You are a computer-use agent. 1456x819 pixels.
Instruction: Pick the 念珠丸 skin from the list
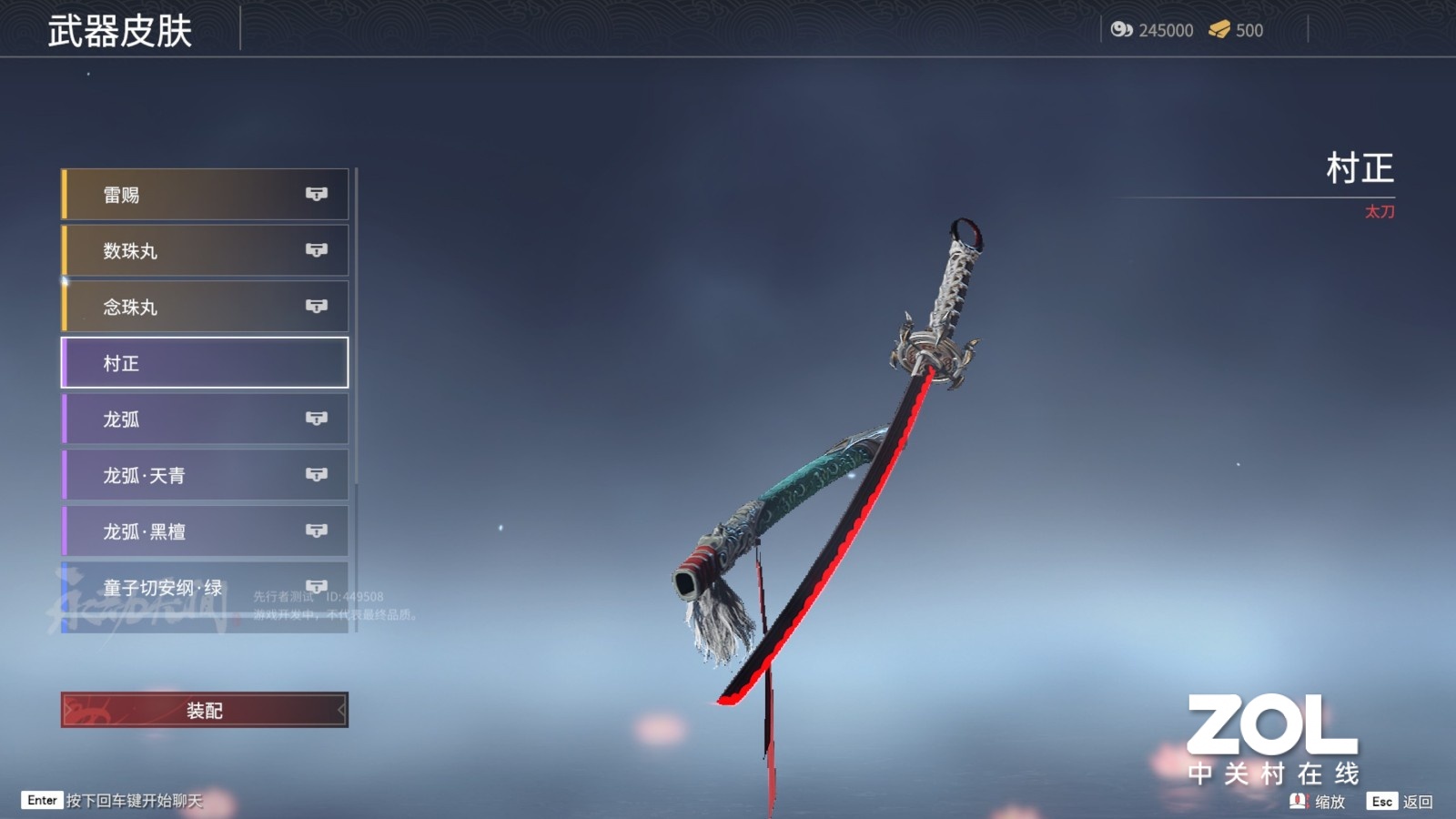point(205,307)
